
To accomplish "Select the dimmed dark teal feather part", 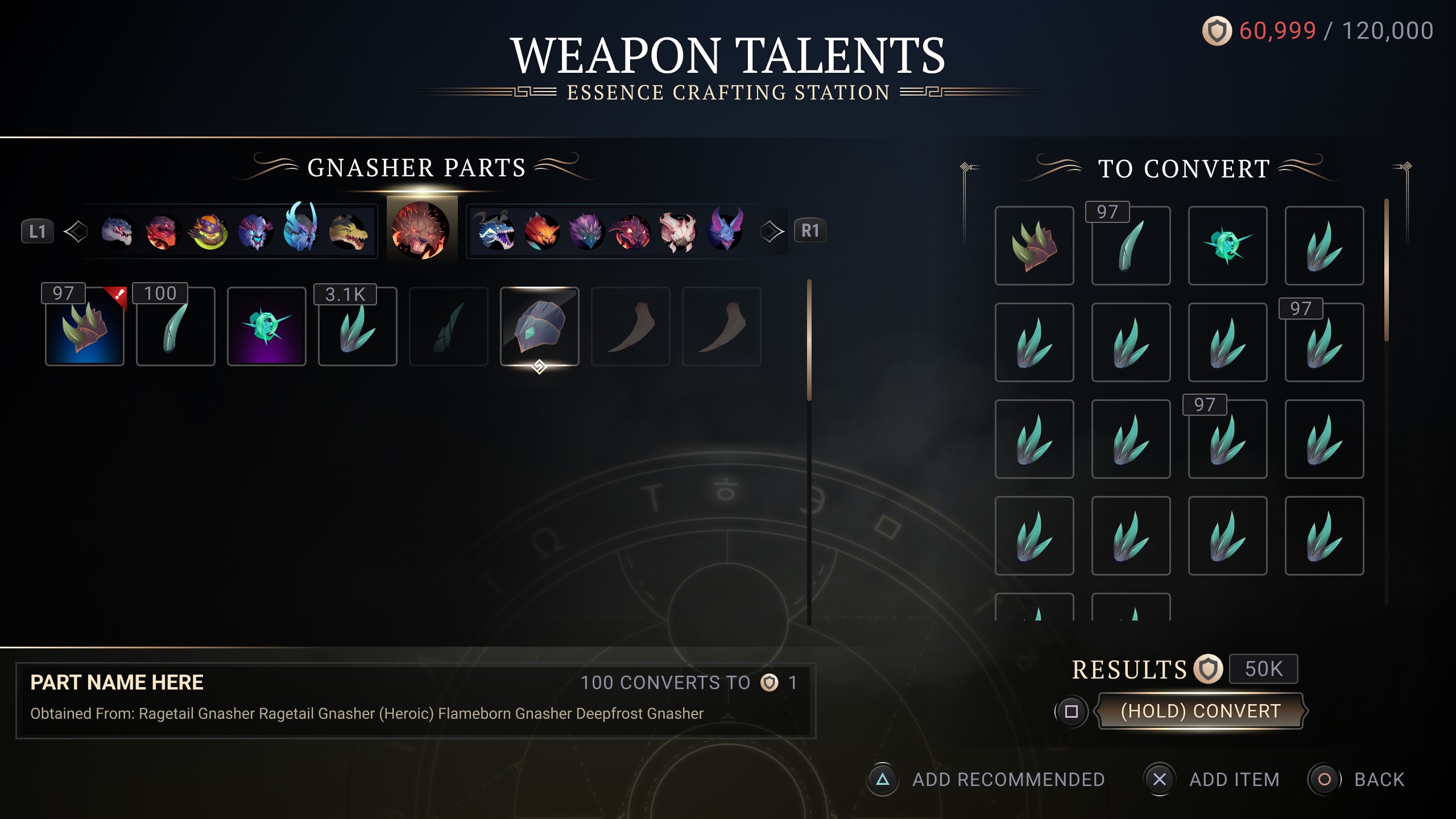I will click(x=449, y=326).
